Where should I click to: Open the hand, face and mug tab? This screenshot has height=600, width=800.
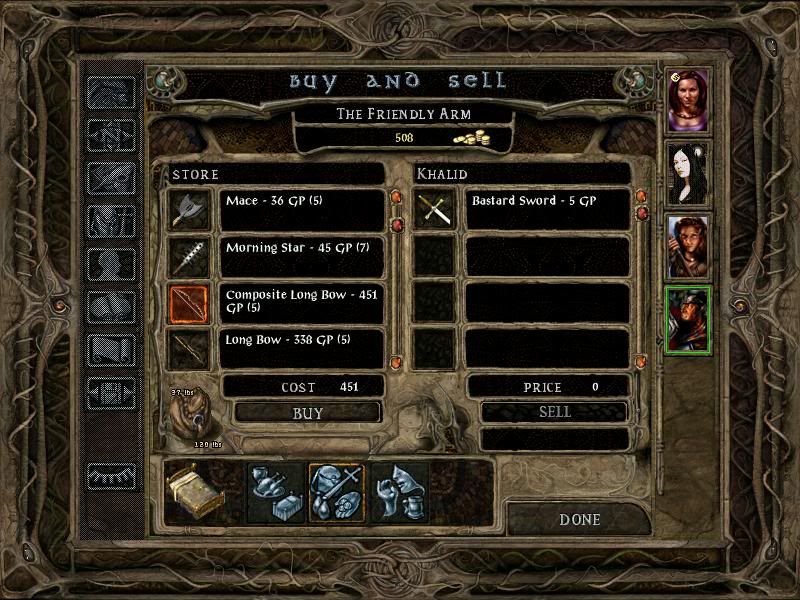[x=400, y=493]
